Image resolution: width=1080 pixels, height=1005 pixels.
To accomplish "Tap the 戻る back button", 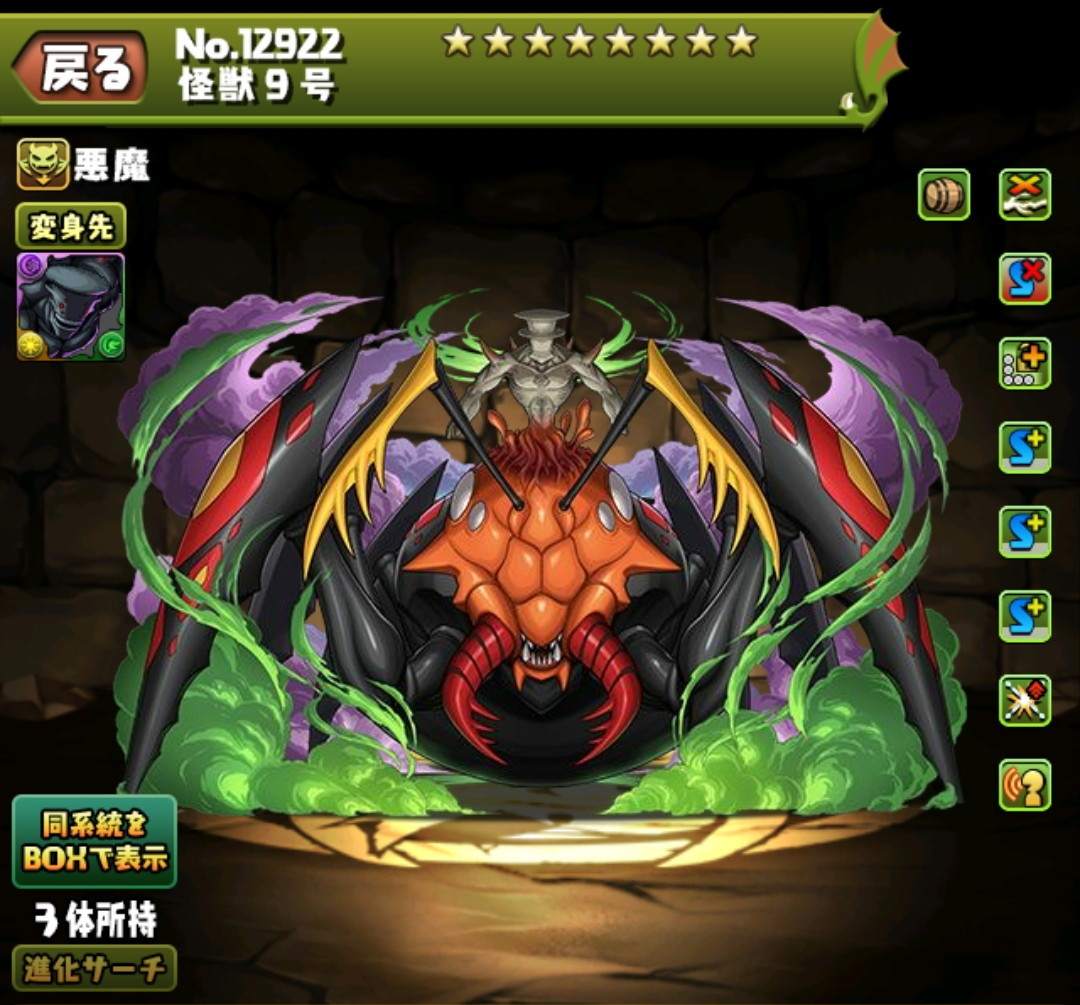I will 82,70.
